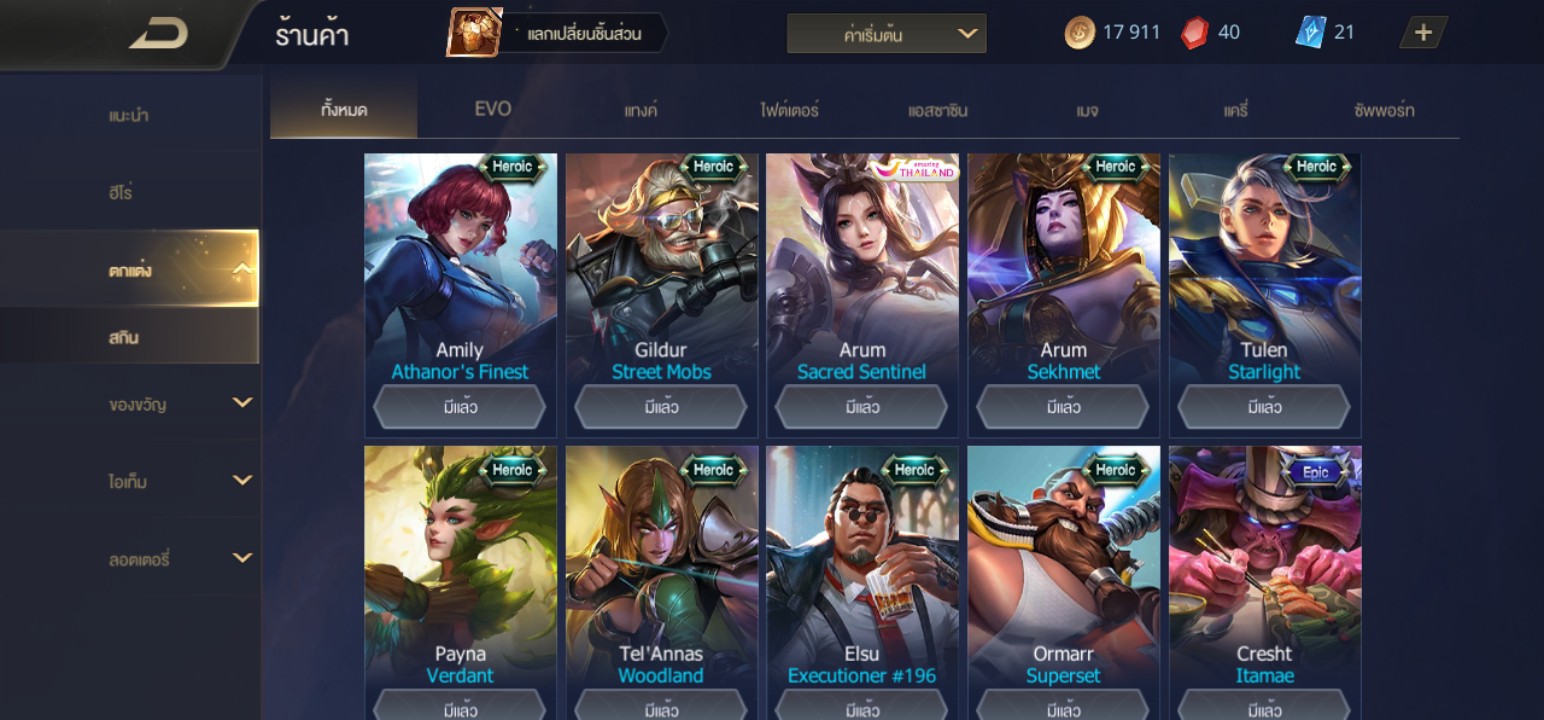Switch to the เมจ tab
1544x720 pixels.
pos(1087,110)
